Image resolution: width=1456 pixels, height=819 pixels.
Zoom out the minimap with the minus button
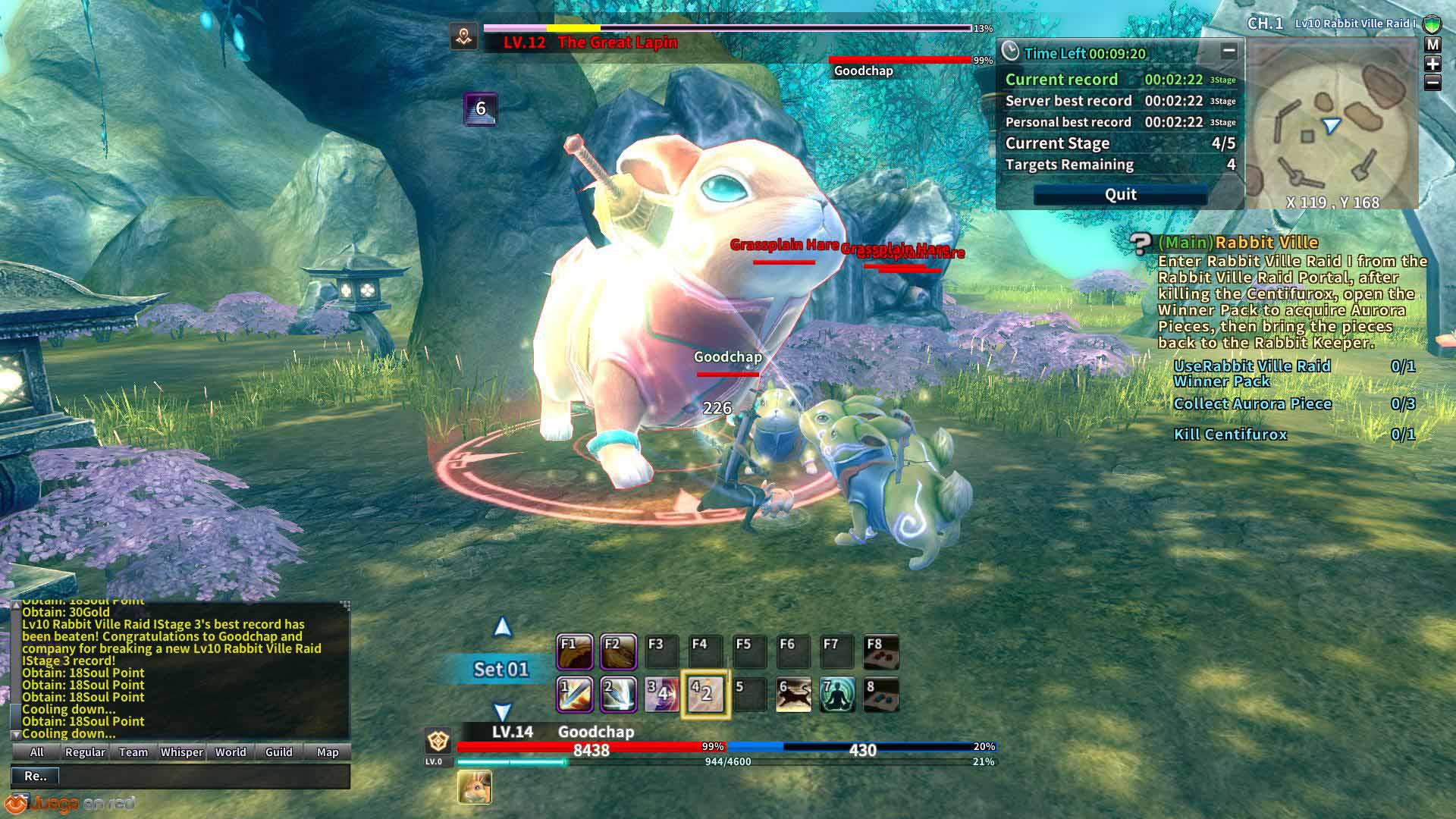pos(1432,83)
